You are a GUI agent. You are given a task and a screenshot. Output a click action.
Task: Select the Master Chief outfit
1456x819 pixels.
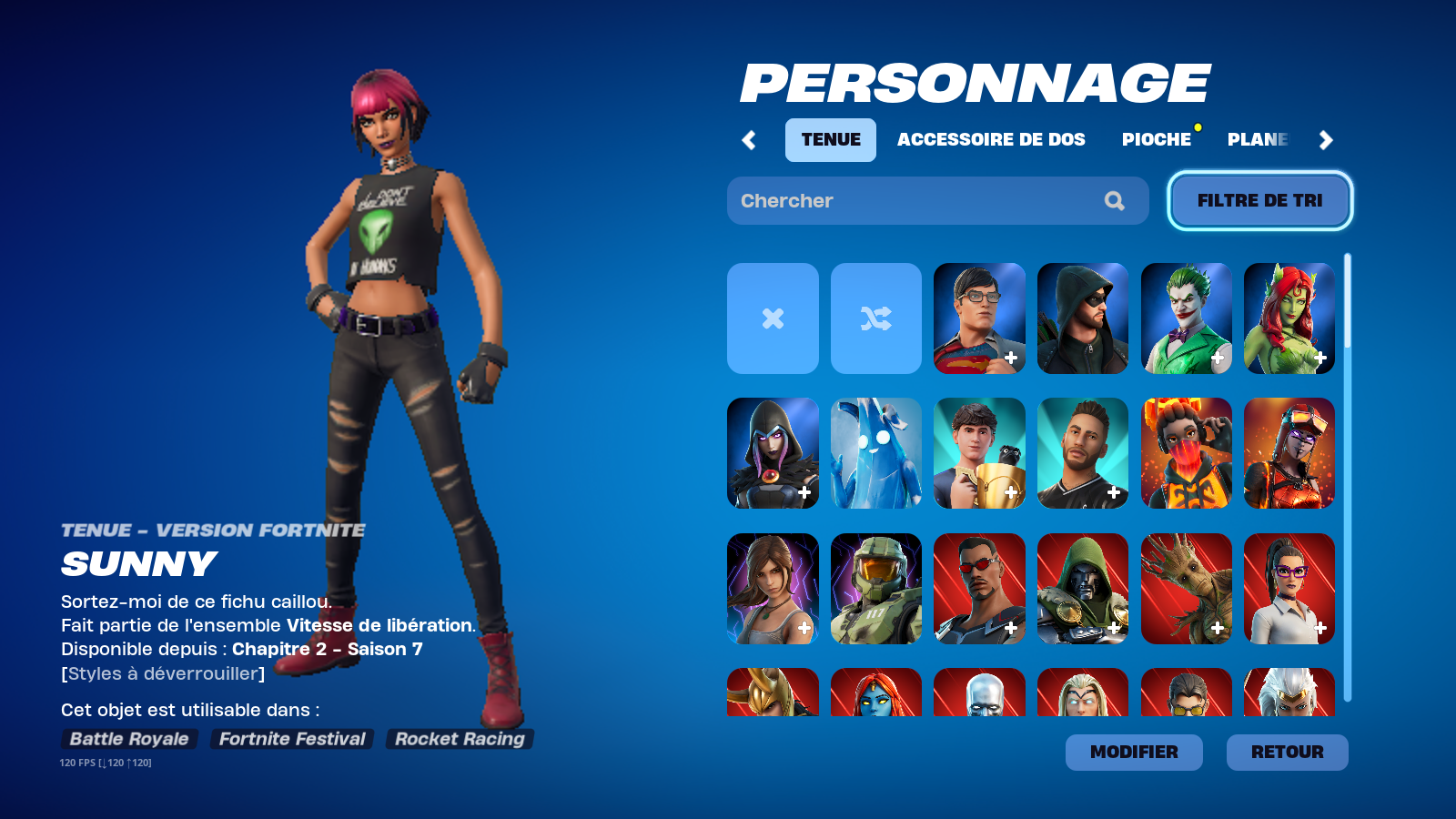875,590
